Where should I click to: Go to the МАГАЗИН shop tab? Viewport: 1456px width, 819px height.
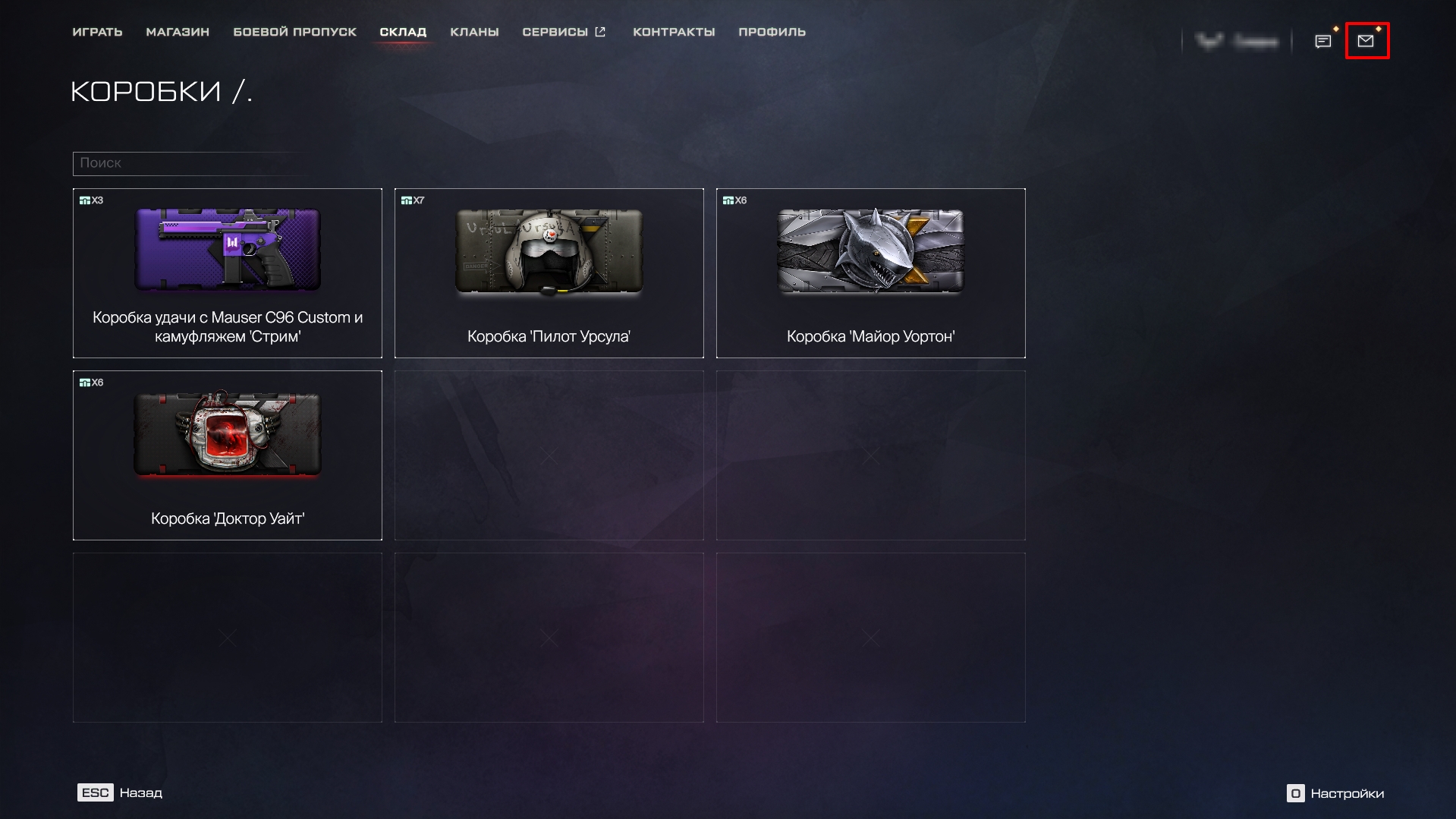(178, 32)
